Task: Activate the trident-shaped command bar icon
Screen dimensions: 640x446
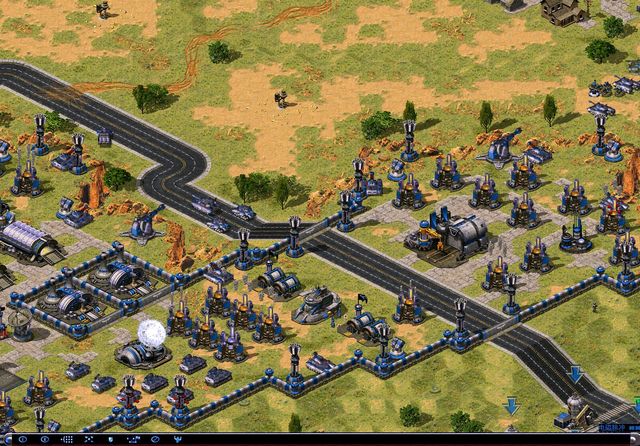Action: click(x=177, y=439)
